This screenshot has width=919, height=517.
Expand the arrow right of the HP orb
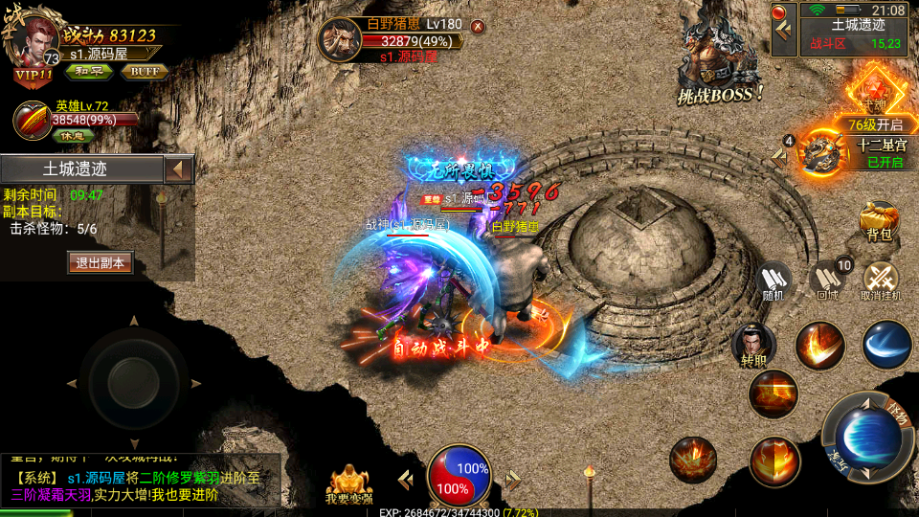pos(514,481)
